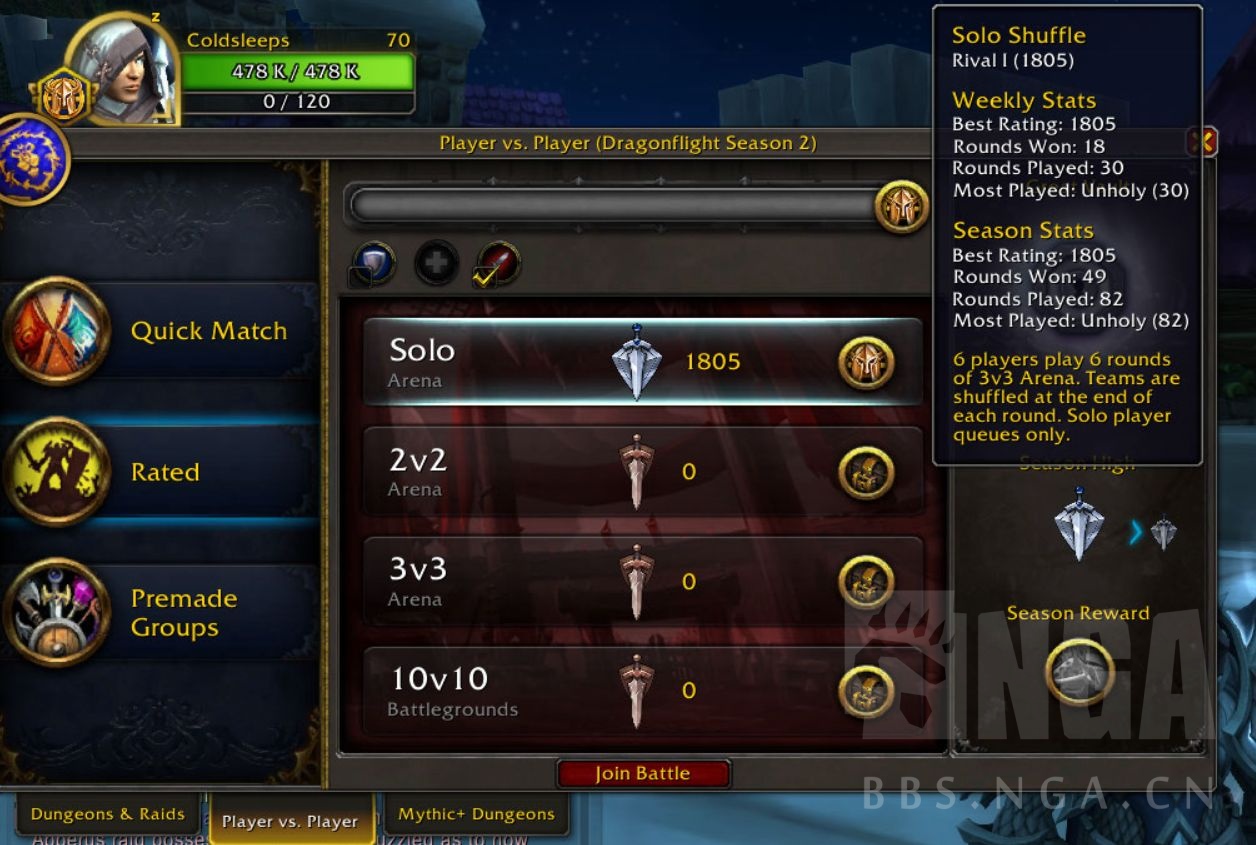1256x845 pixels.
Task: Pick the 3v3 Arena bracket
Action: (642, 582)
